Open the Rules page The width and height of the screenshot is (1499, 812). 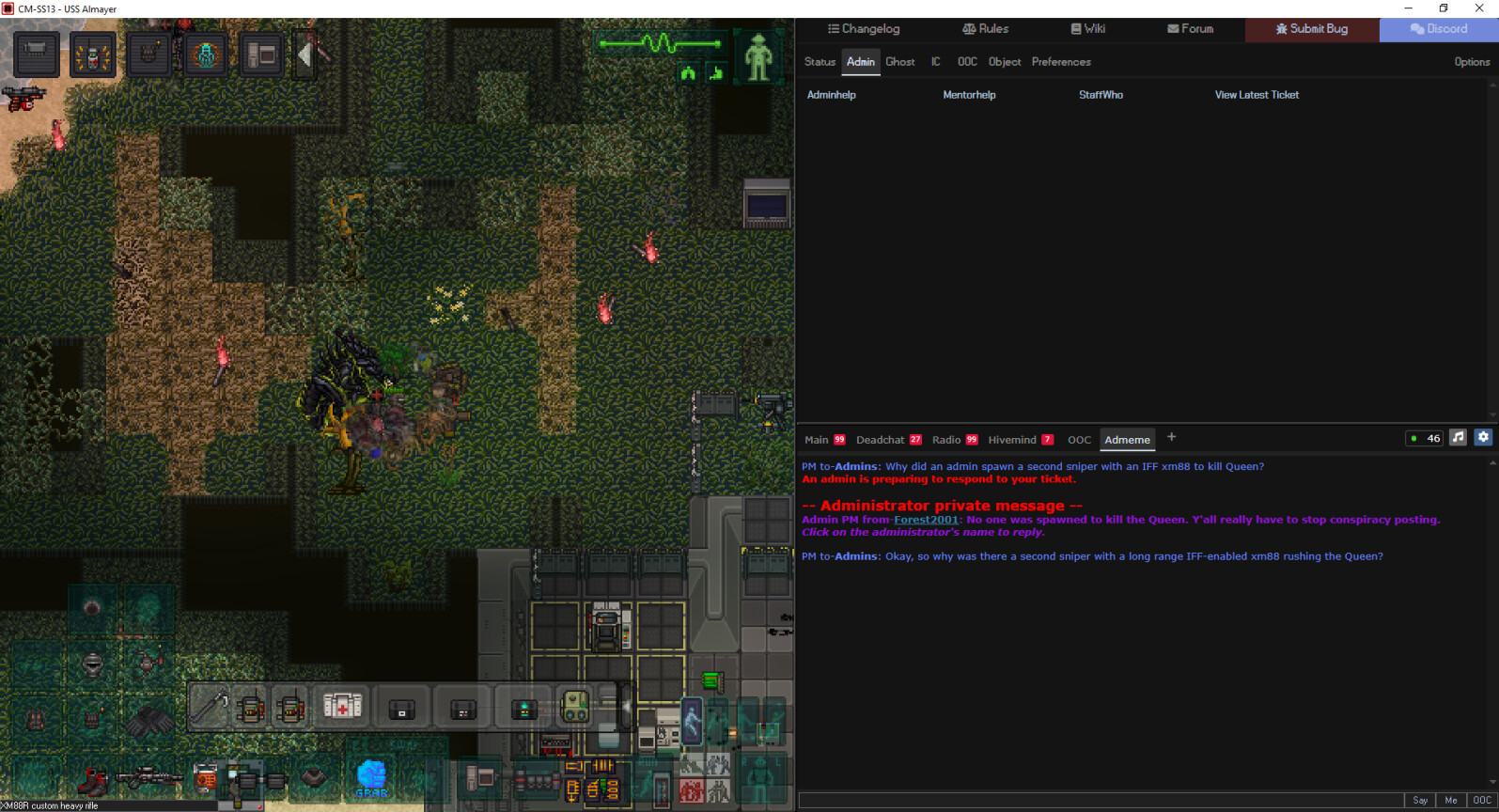click(x=985, y=29)
